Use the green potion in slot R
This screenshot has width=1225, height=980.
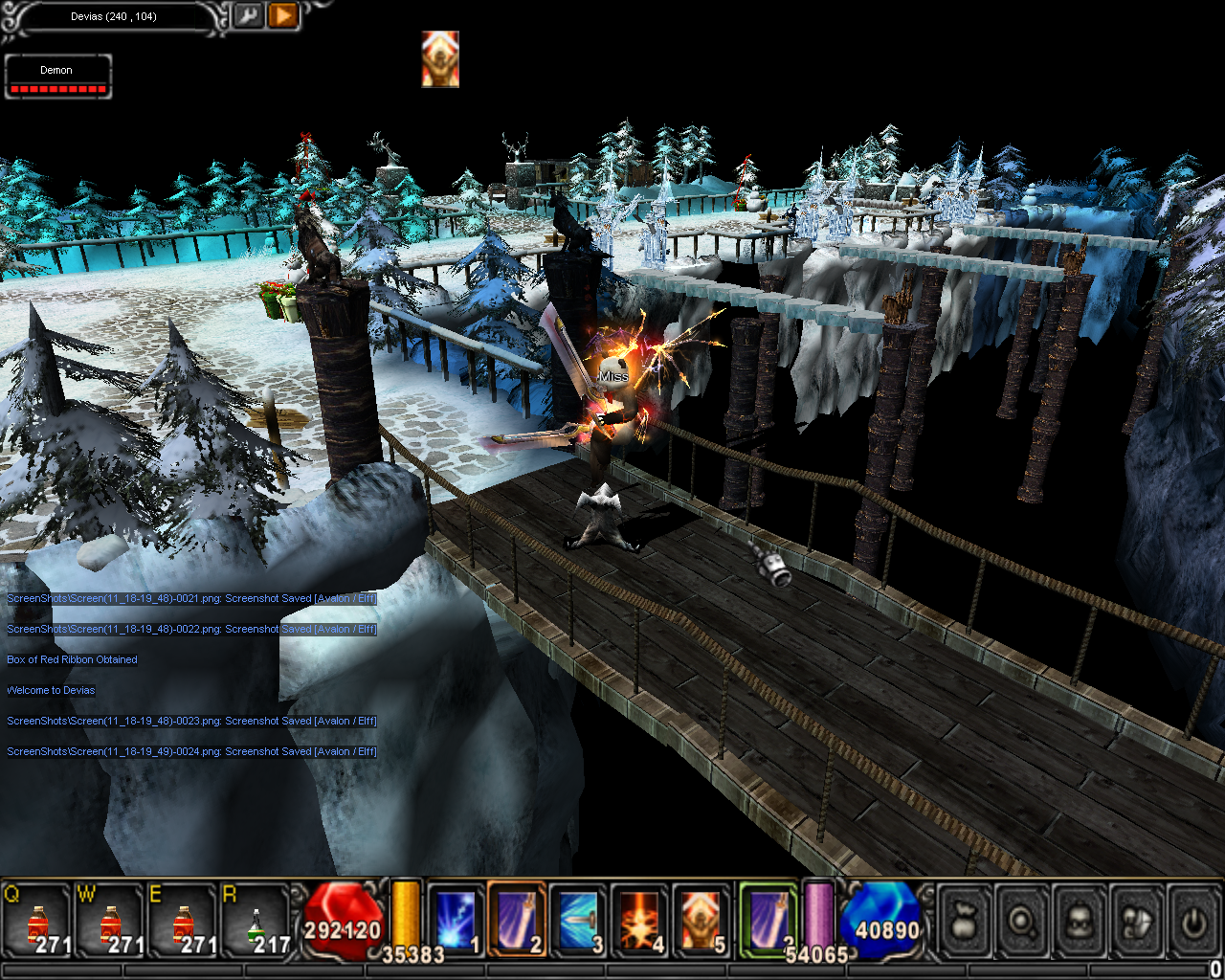[x=256, y=923]
